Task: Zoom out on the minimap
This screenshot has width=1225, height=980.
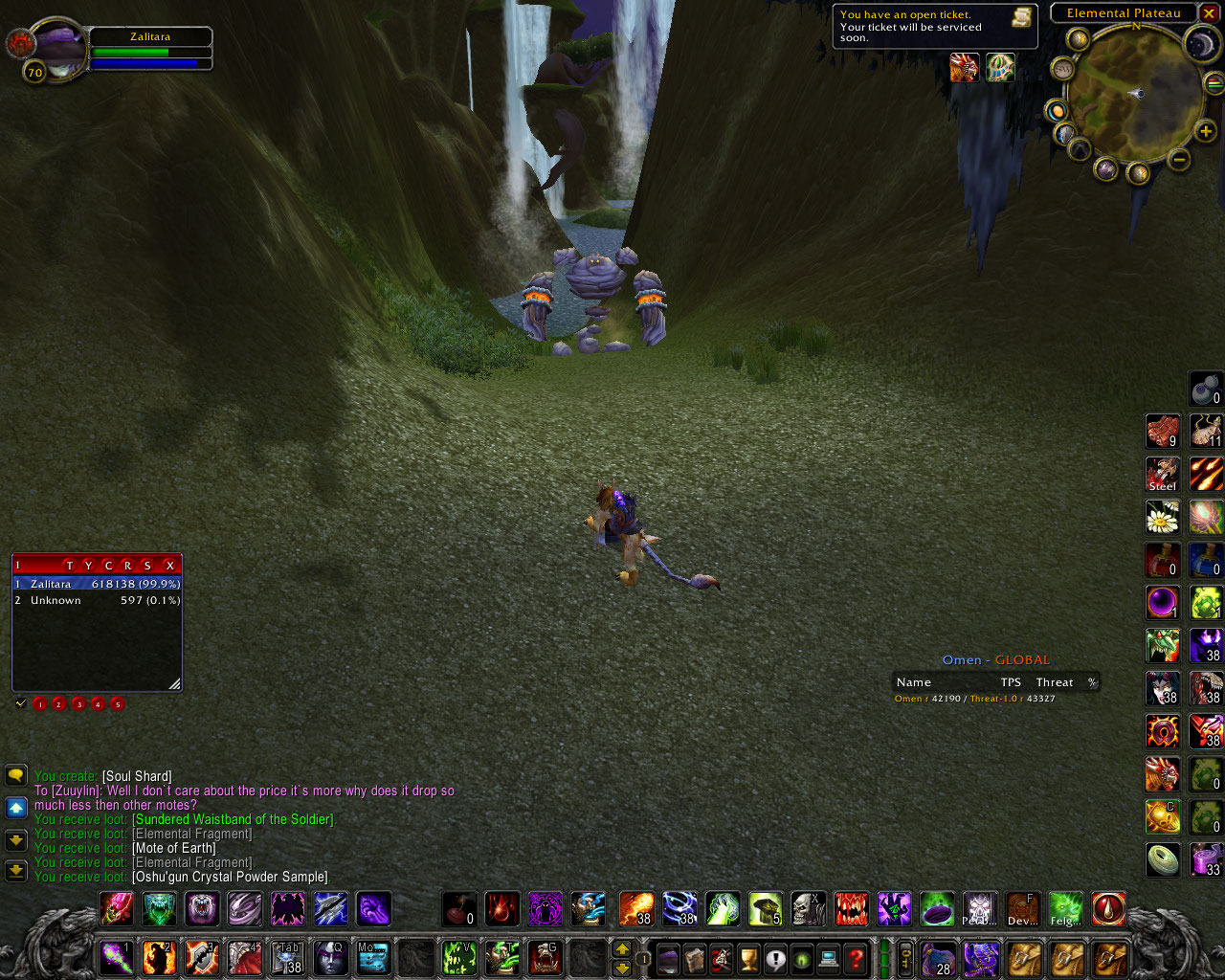Action: [1180, 160]
